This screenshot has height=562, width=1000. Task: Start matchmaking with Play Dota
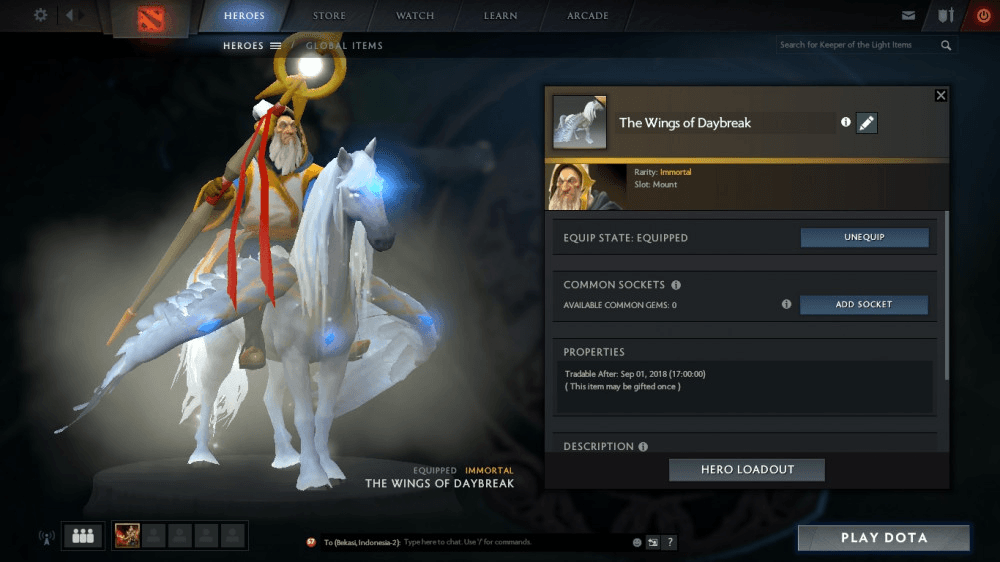click(x=883, y=538)
